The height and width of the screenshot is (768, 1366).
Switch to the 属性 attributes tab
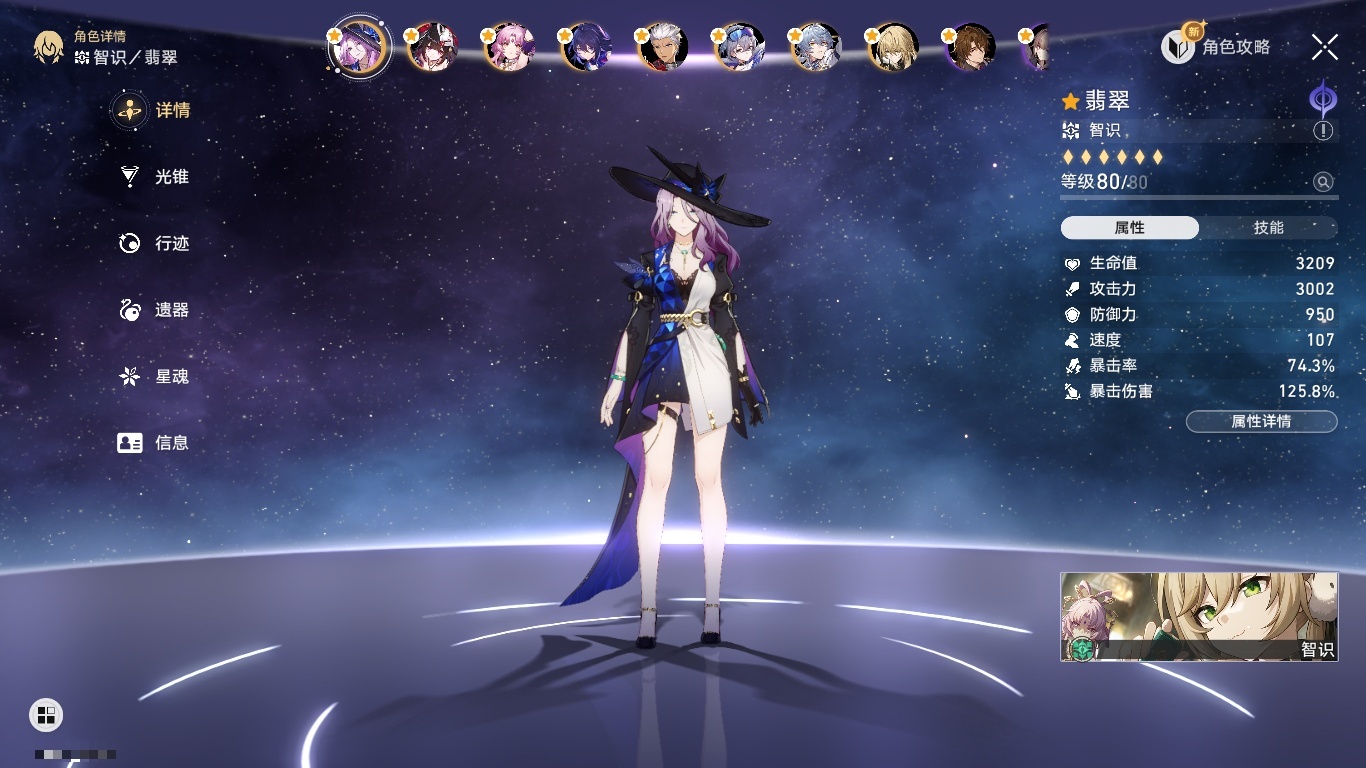pyautogui.click(x=1129, y=228)
